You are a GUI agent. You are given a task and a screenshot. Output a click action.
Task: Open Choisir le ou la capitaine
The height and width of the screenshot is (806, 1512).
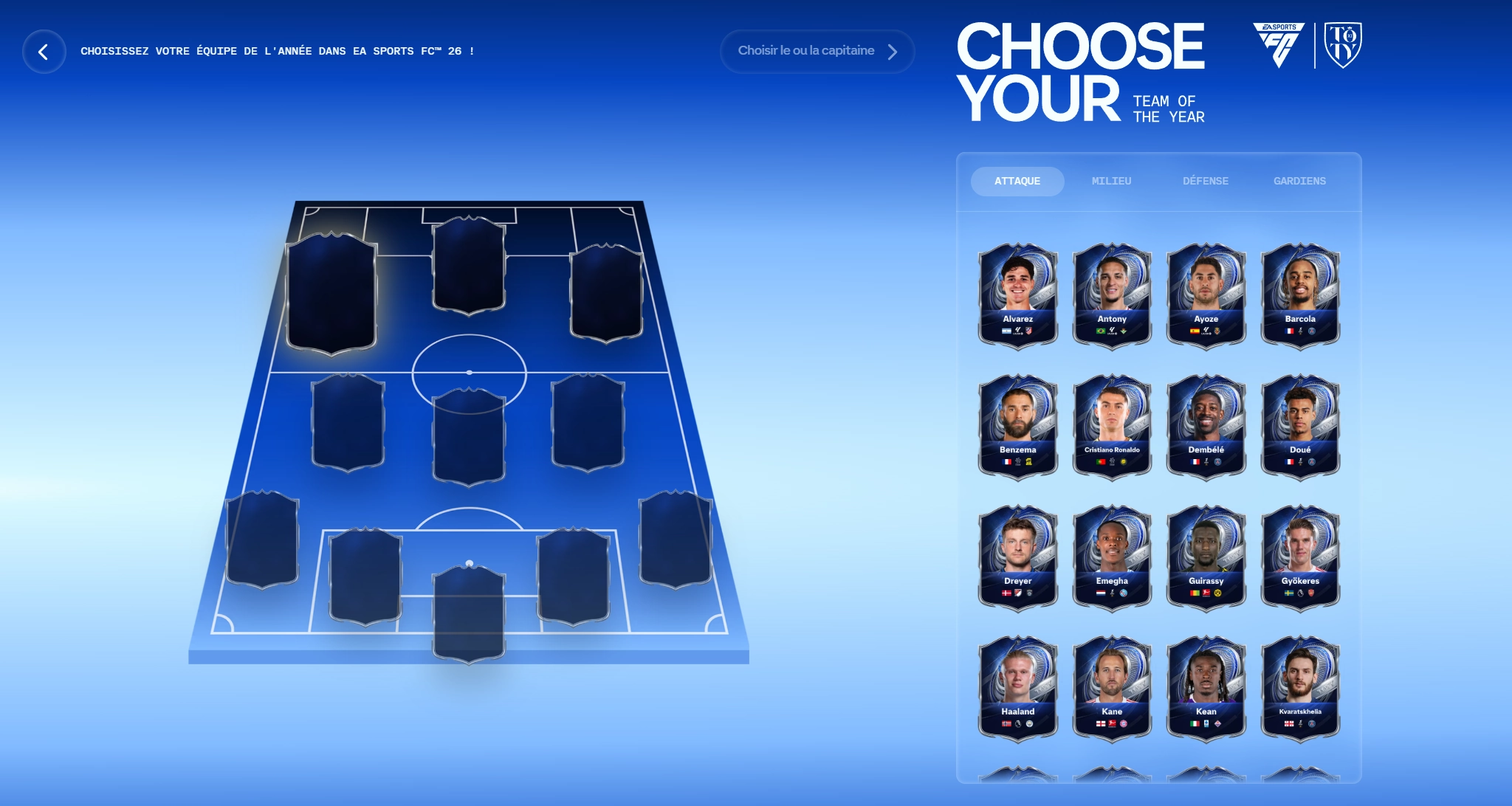click(x=817, y=51)
